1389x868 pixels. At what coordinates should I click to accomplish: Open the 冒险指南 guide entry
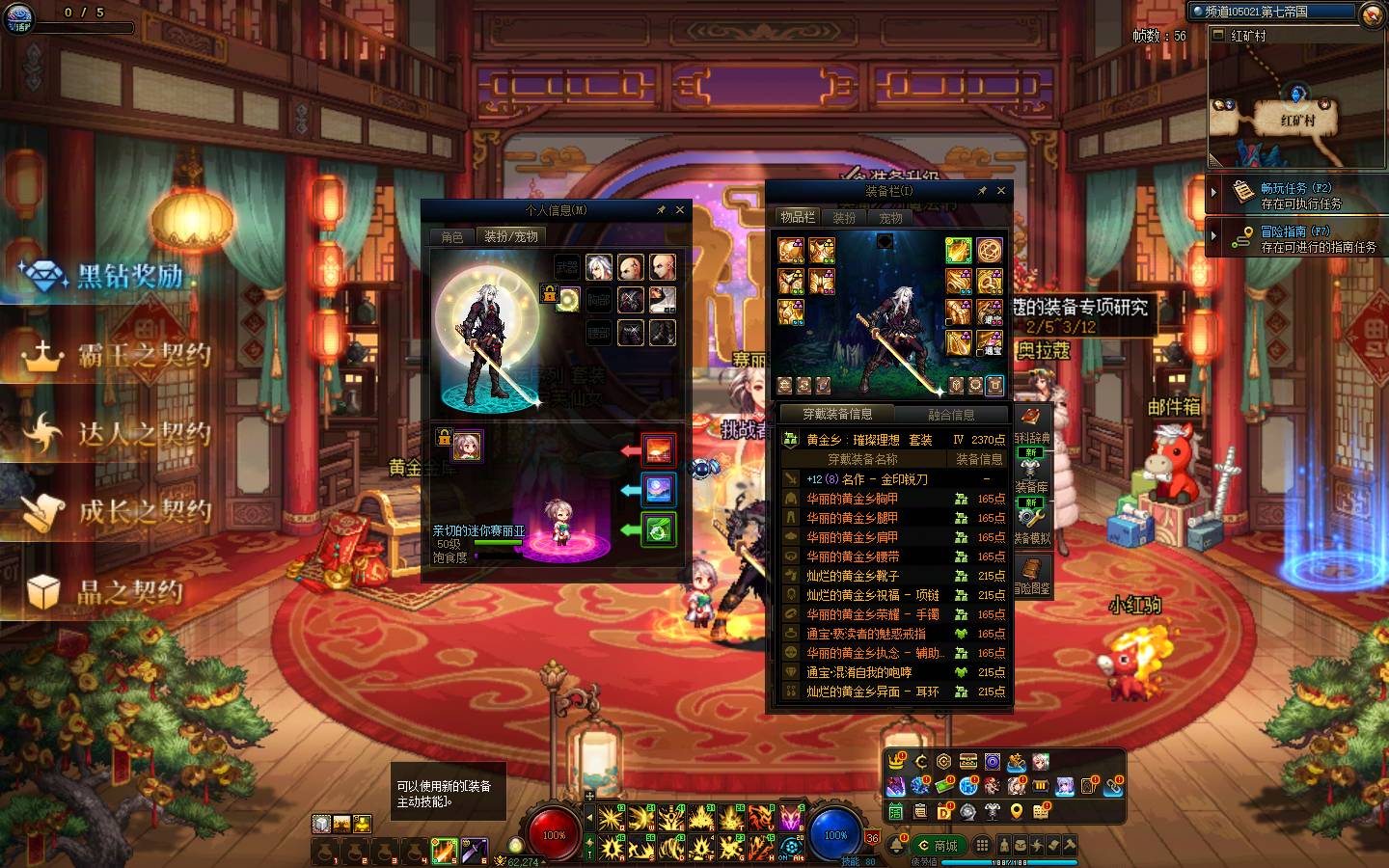coord(1295,238)
